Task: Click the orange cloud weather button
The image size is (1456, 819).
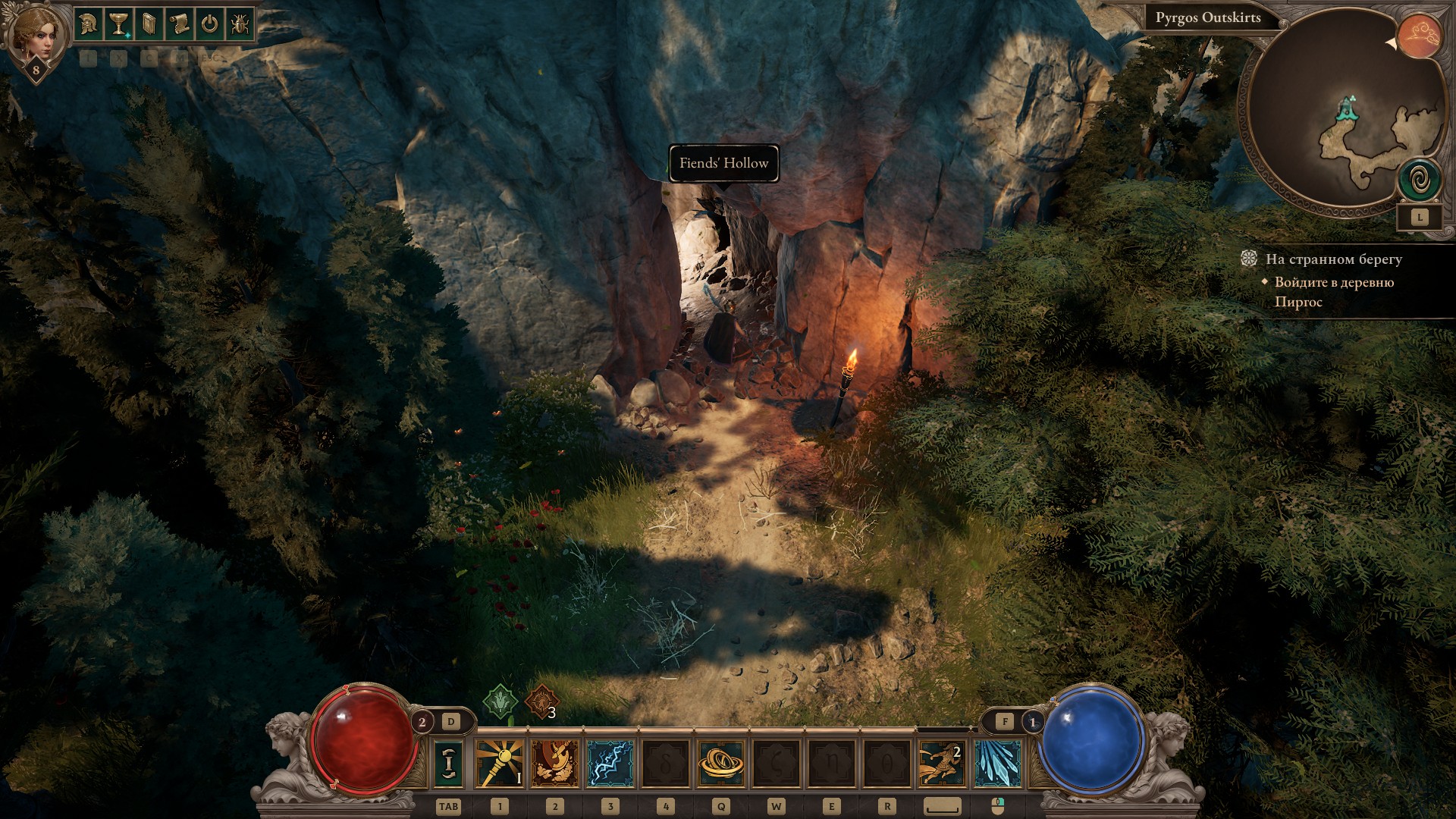Action: click(x=1420, y=36)
